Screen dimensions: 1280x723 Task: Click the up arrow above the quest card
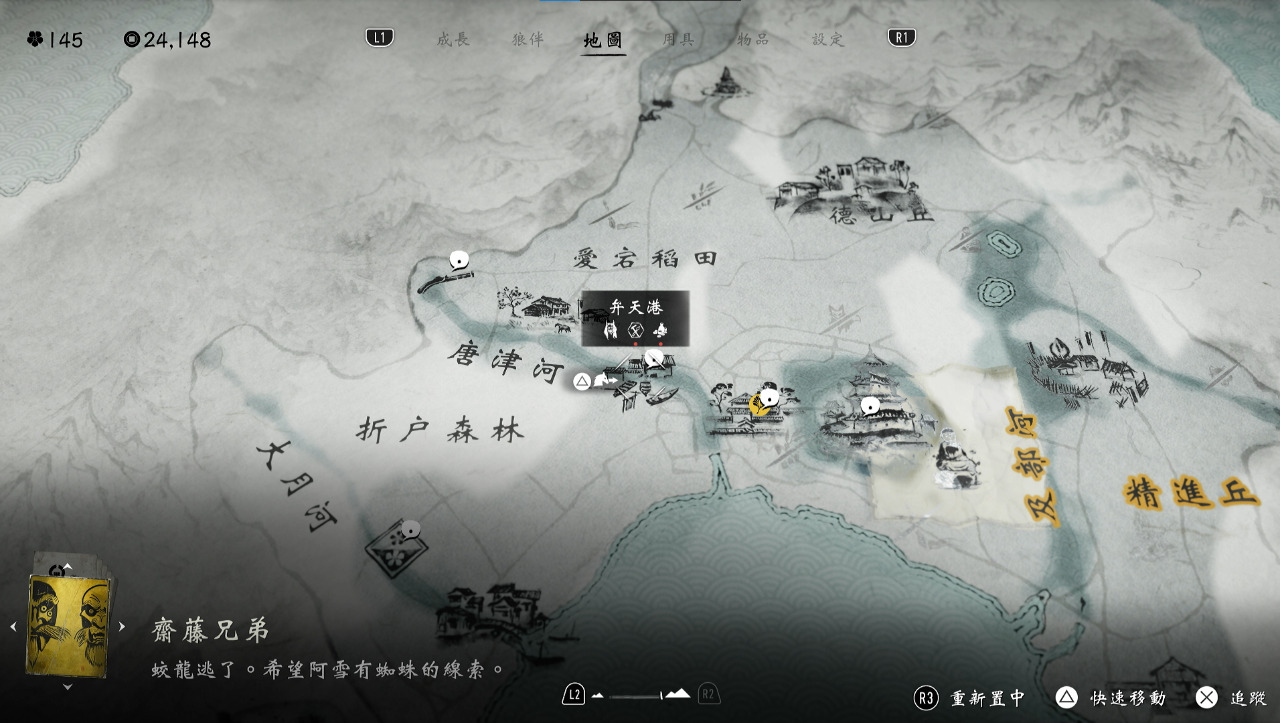(x=68, y=567)
